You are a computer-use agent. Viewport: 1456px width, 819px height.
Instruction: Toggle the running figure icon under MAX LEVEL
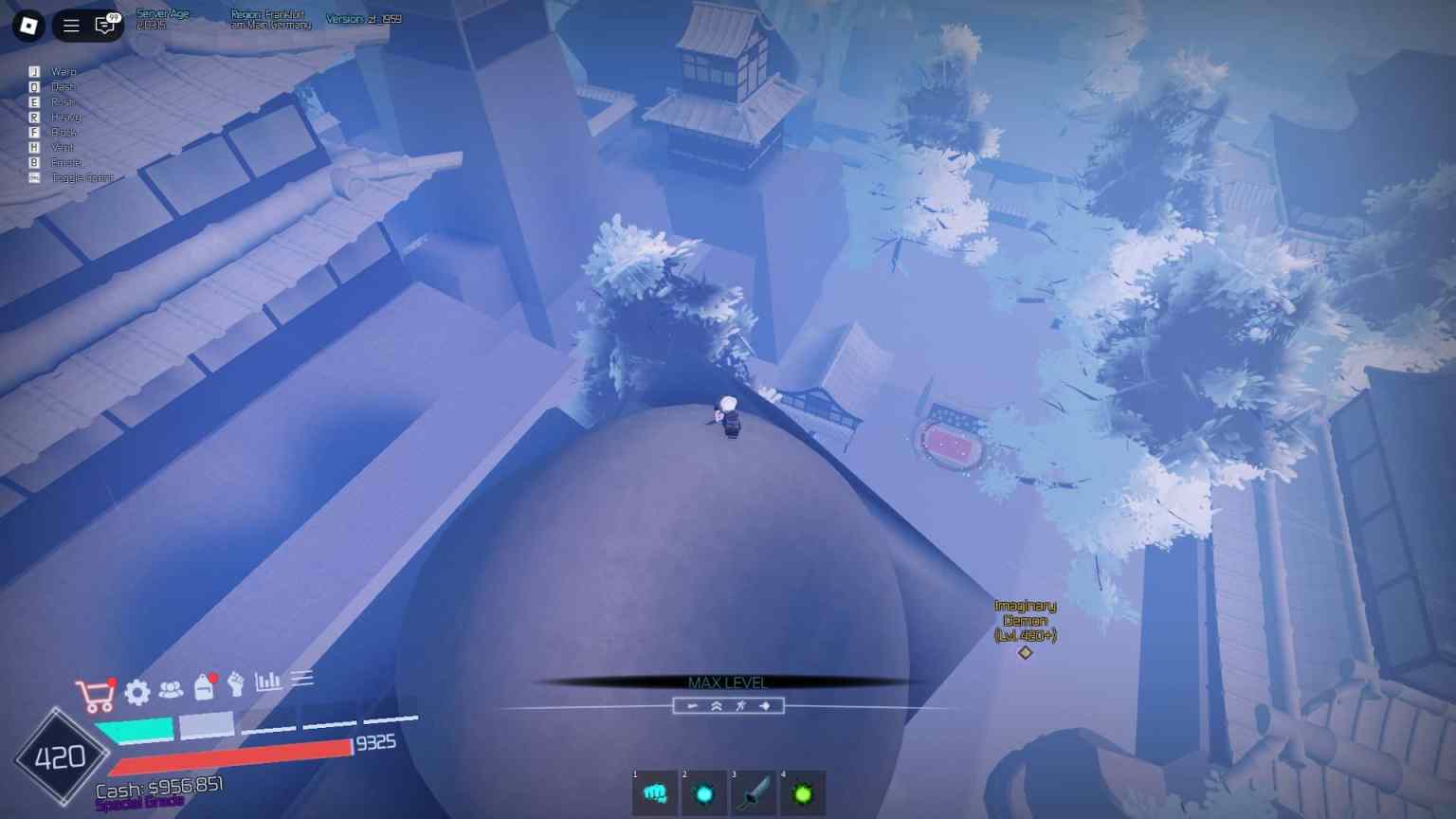pyautogui.click(x=738, y=705)
